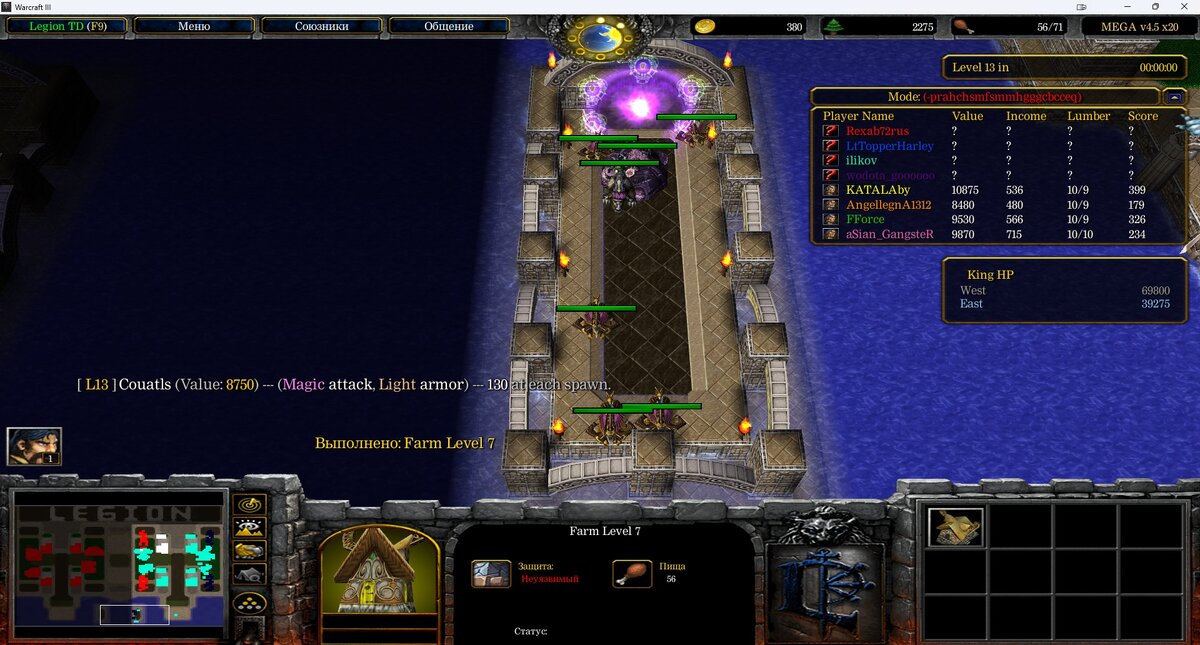1200x645 pixels.
Task: Select the hero portrait icon
Action: [34, 446]
